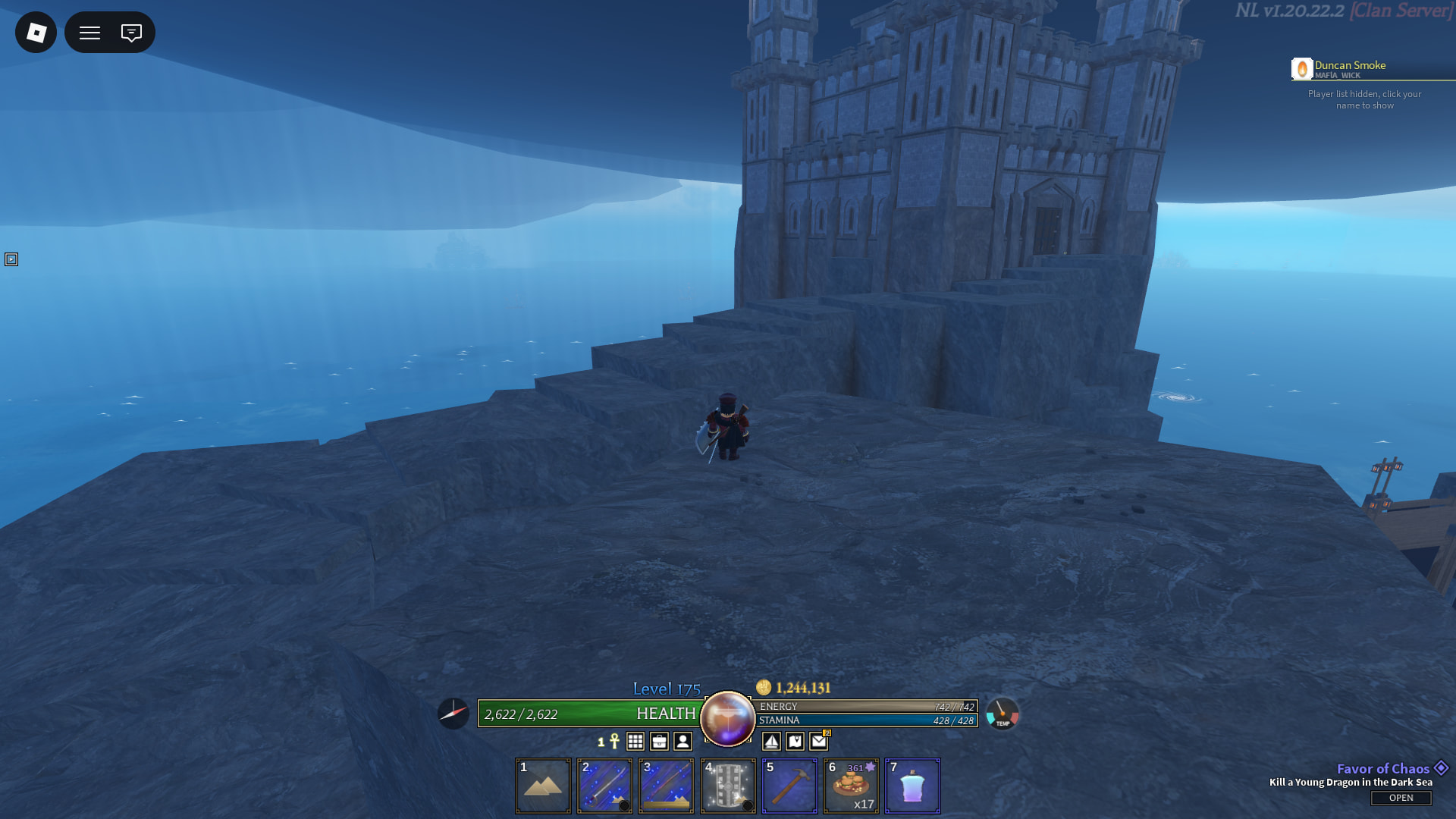This screenshot has width=1456, height=819.
Task: Equip the hammer tool in slot 5
Action: coord(789,786)
